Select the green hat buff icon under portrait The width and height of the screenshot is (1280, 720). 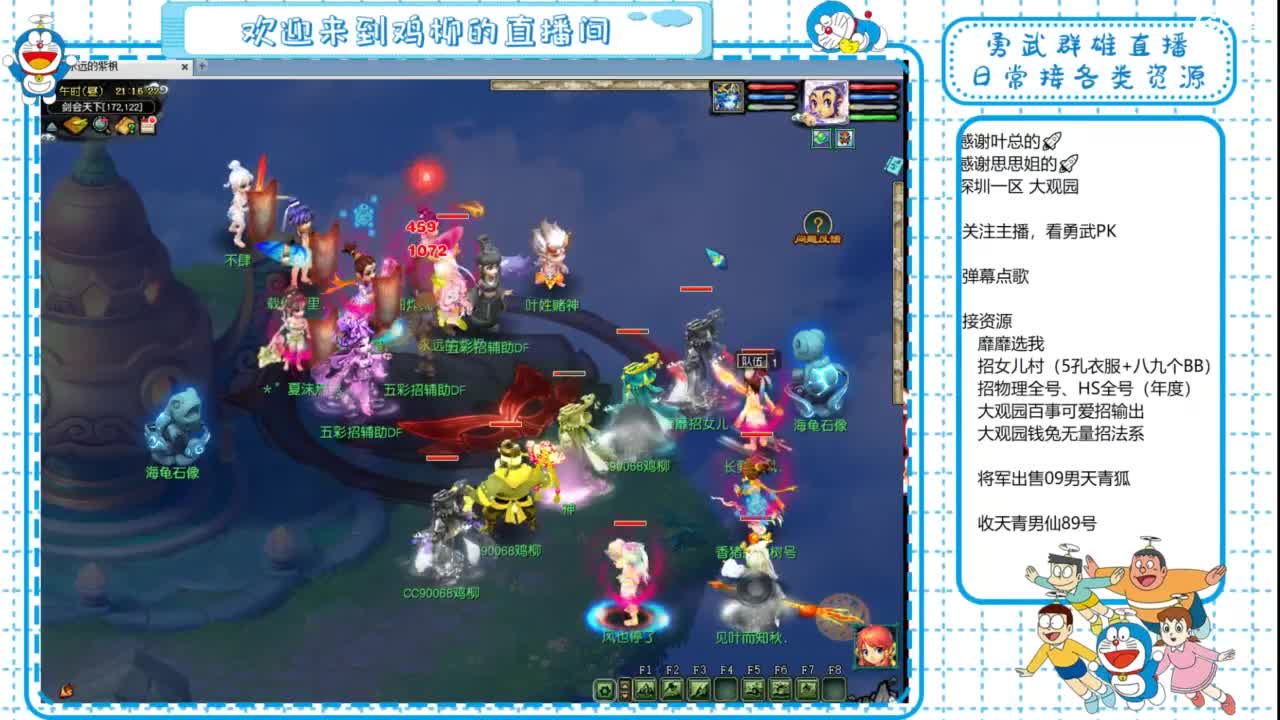point(821,139)
